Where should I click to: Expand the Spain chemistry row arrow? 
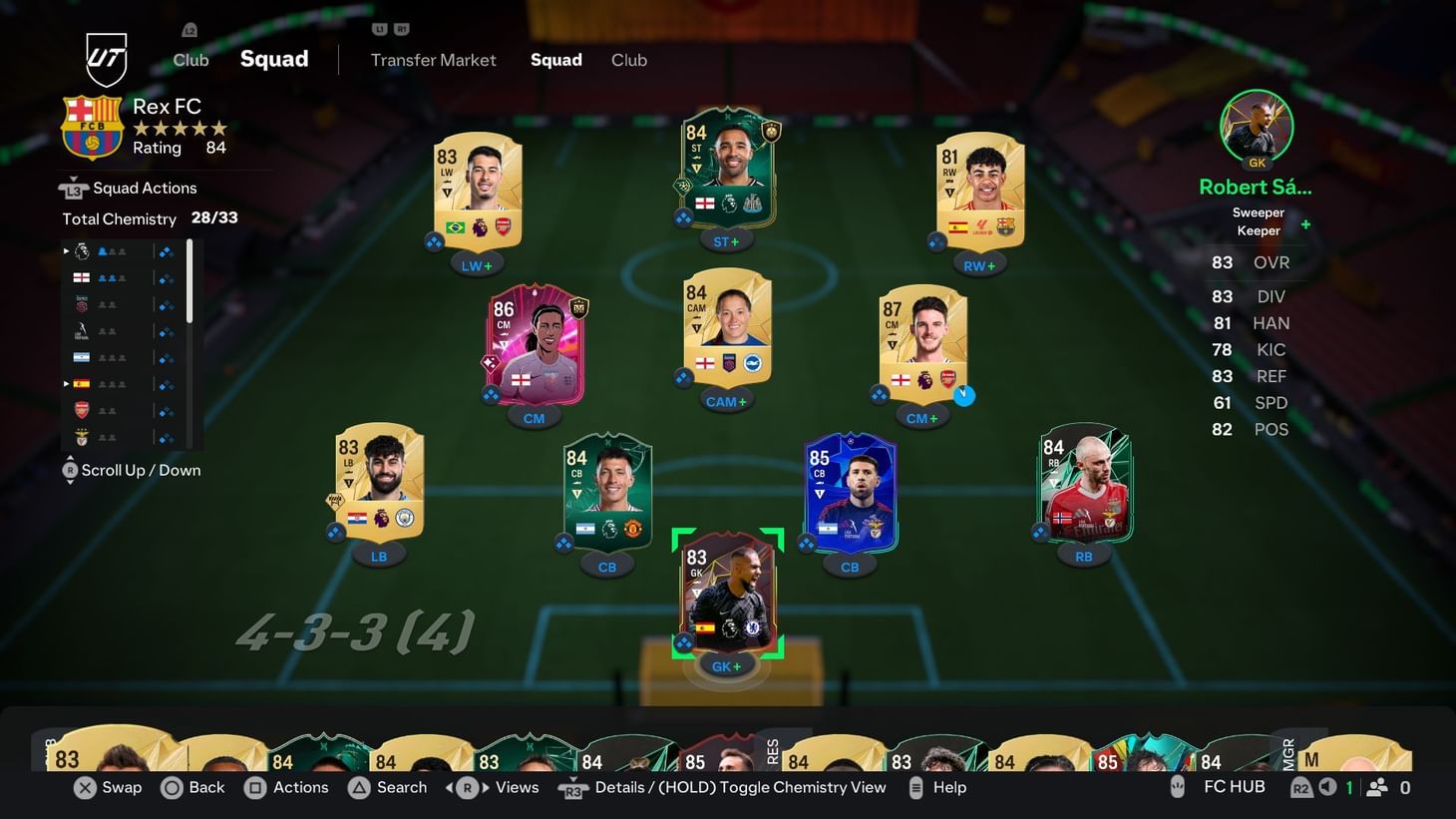click(x=66, y=382)
